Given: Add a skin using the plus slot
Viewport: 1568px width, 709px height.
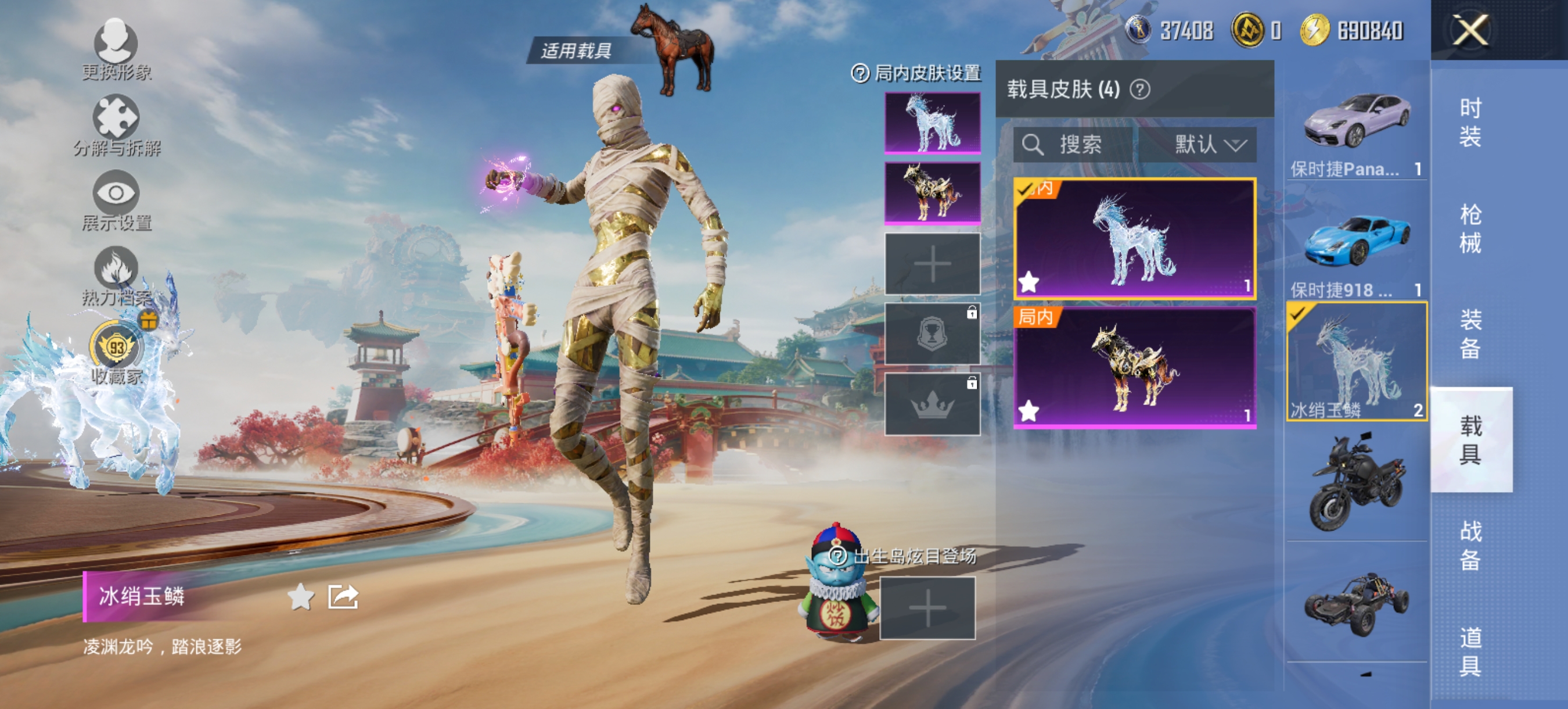Looking at the screenshot, I should click(x=932, y=265).
